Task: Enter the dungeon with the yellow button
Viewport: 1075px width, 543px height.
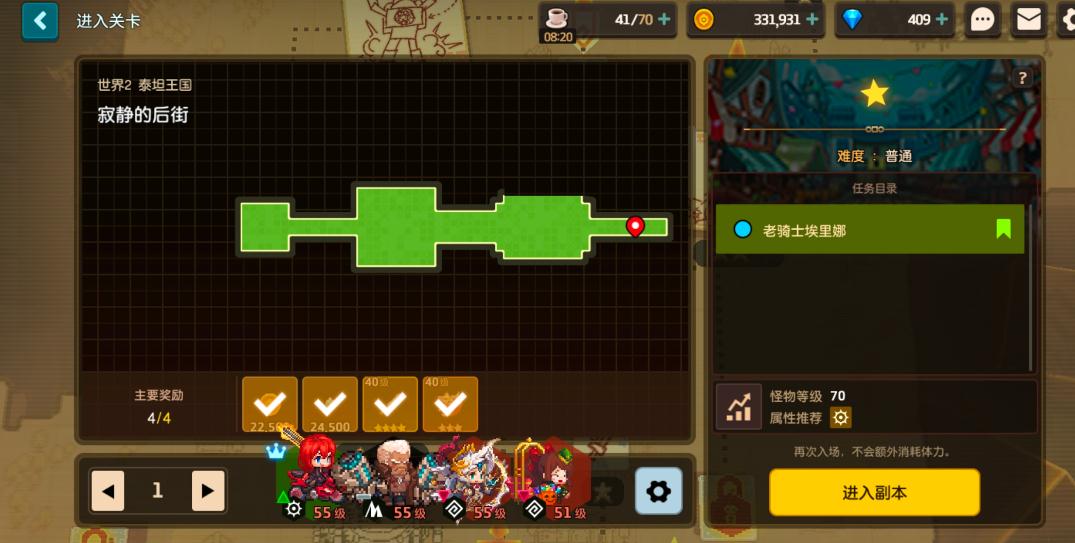Action: pyautogui.click(x=874, y=492)
